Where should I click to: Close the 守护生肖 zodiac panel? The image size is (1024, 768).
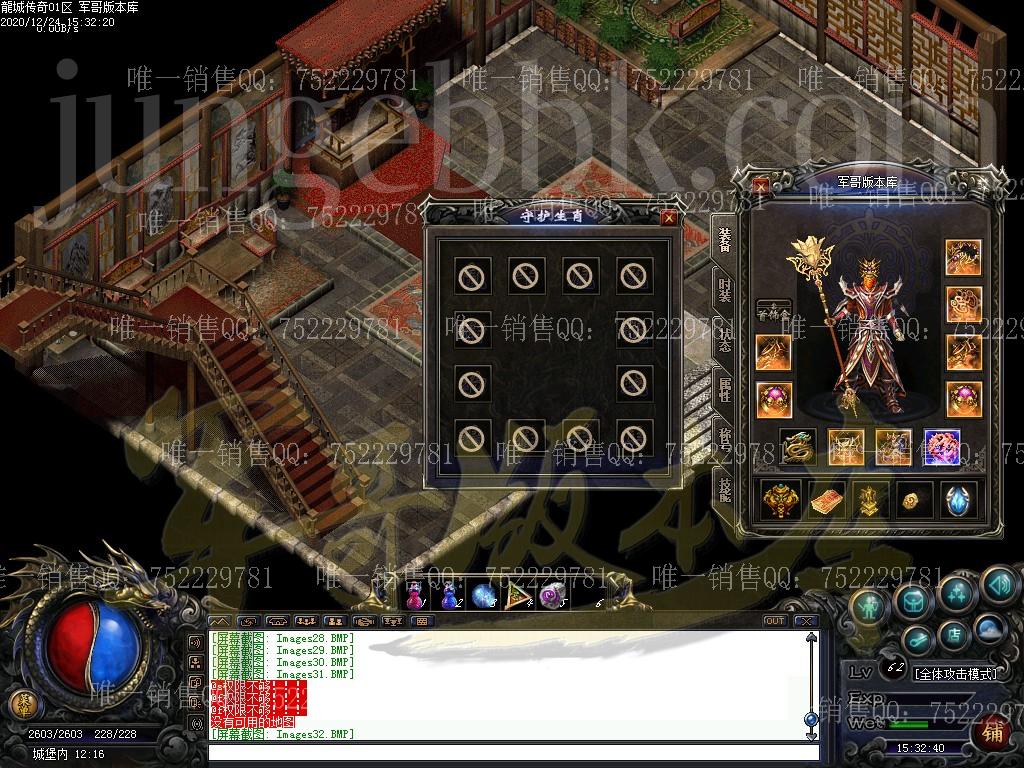[x=668, y=217]
